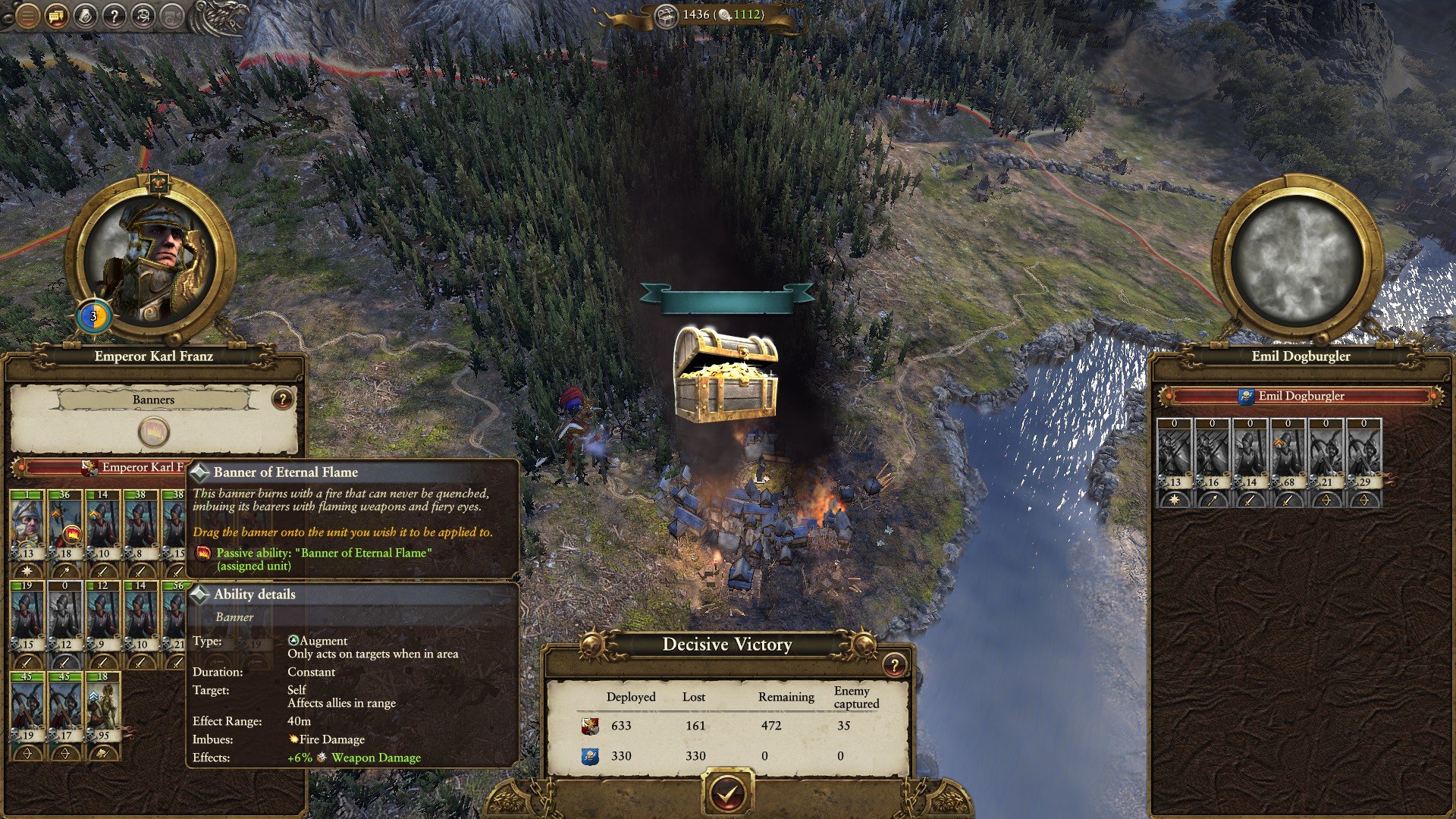Click the Emil Dogburgler army header bar
1456x819 pixels.
point(1301,396)
